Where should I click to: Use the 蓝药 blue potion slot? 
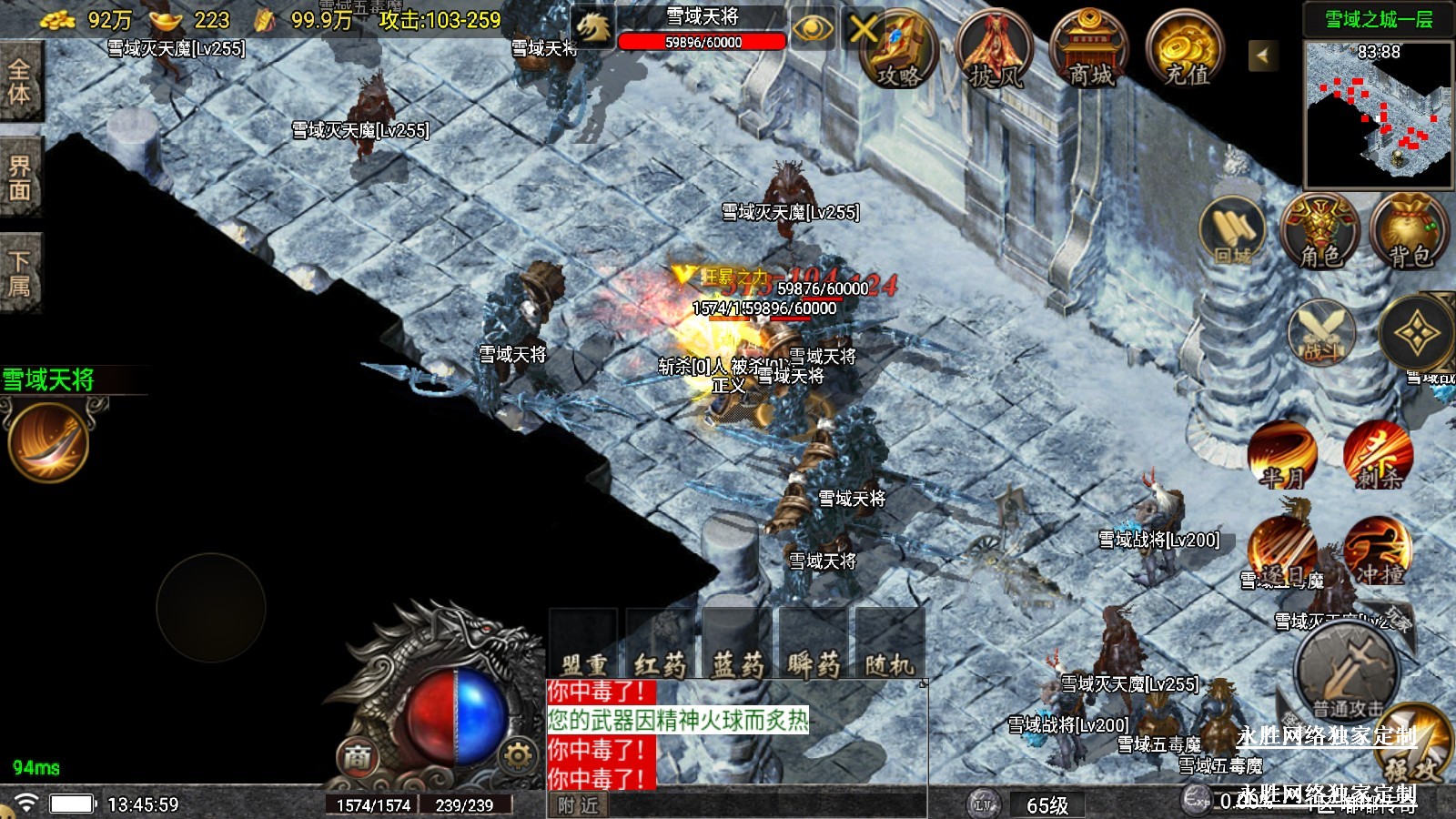737,644
